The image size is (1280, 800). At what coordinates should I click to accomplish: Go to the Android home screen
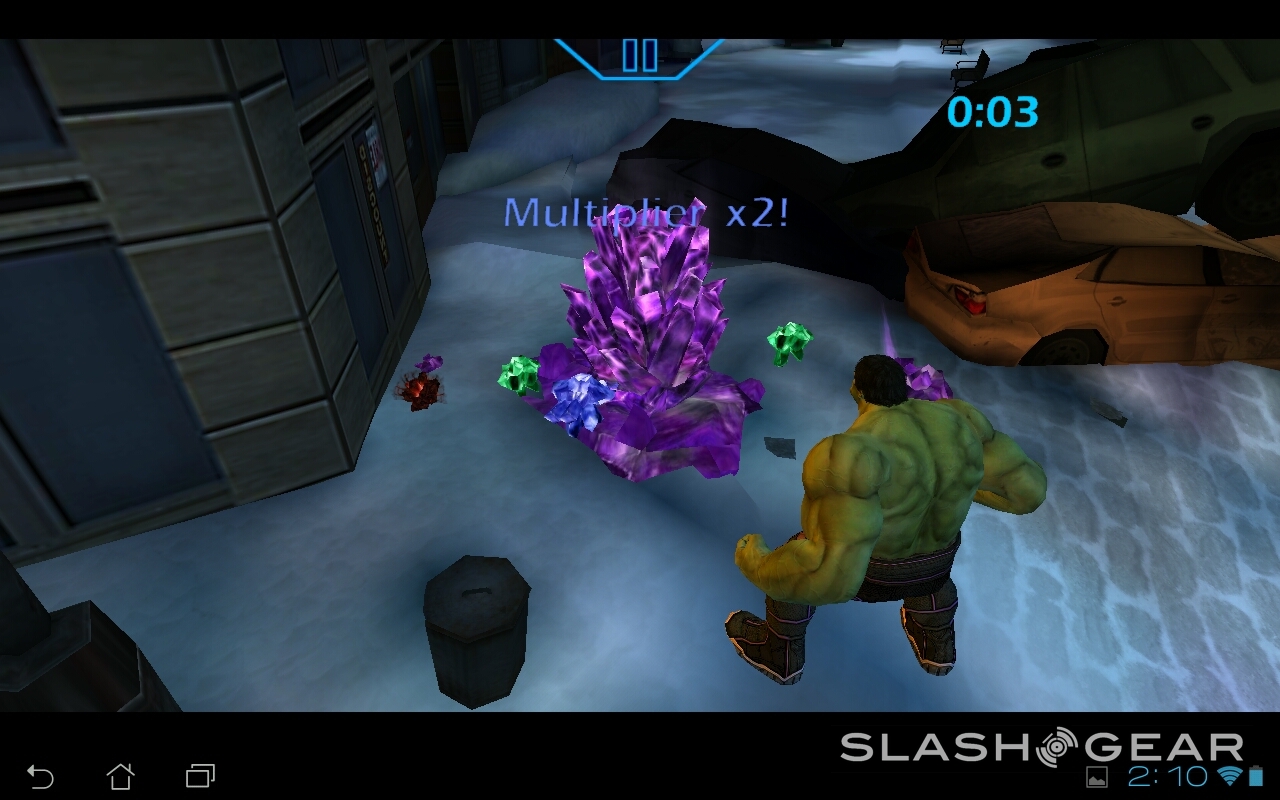click(x=120, y=776)
